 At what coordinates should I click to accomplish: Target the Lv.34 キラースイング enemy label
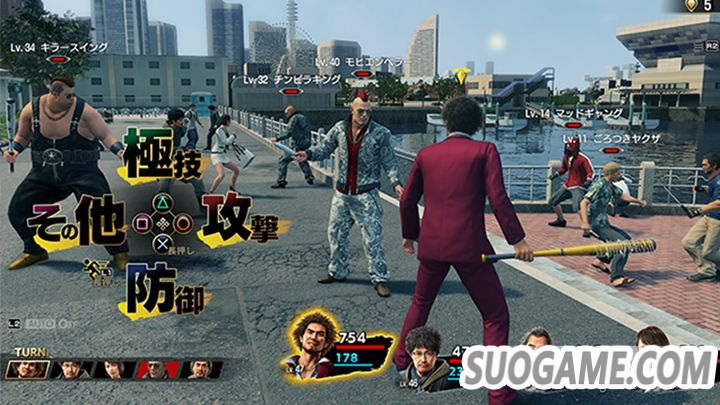tap(59, 47)
